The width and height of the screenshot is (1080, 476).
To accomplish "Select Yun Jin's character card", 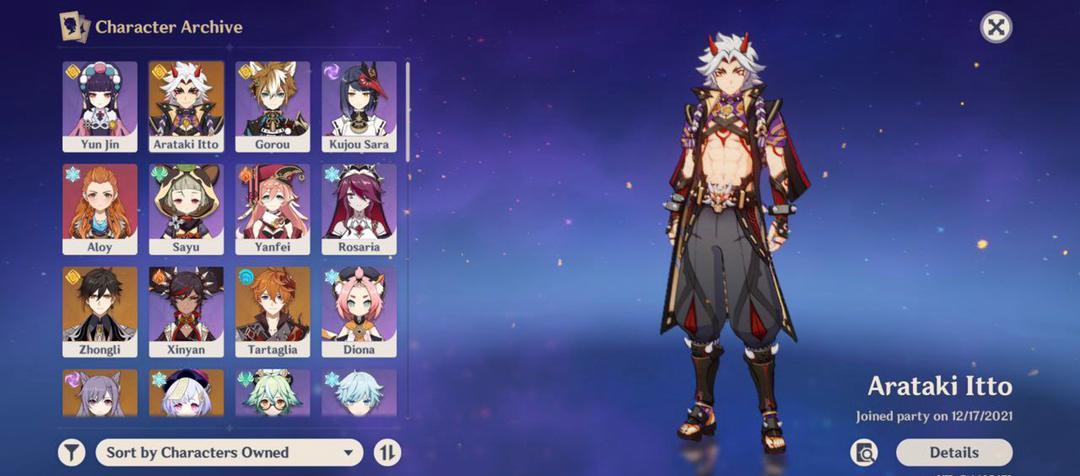I will pos(100,105).
